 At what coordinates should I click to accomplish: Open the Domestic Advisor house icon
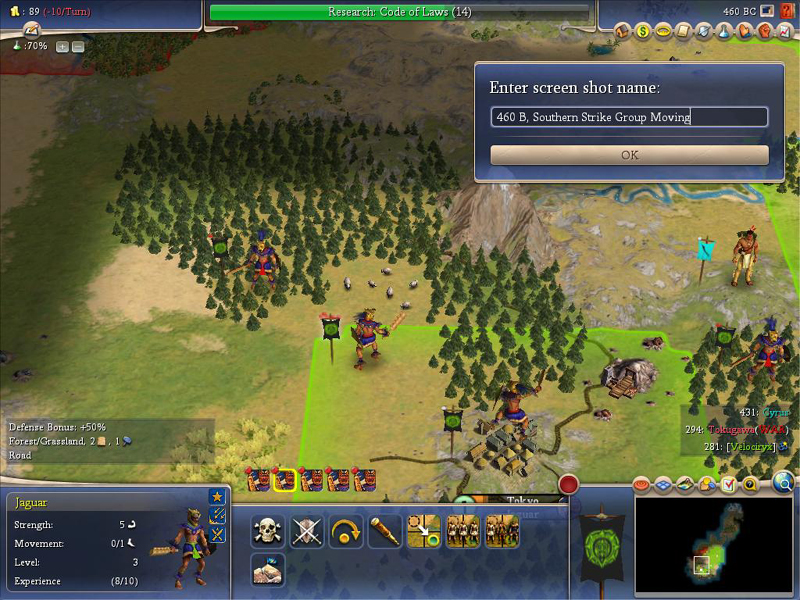click(x=622, y=32)
